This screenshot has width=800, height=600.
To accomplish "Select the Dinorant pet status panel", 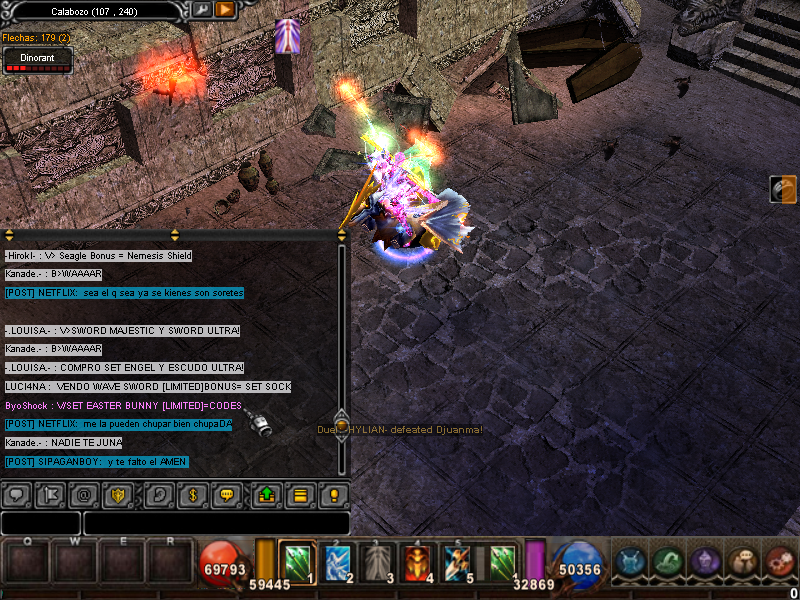I will point(37,60).
